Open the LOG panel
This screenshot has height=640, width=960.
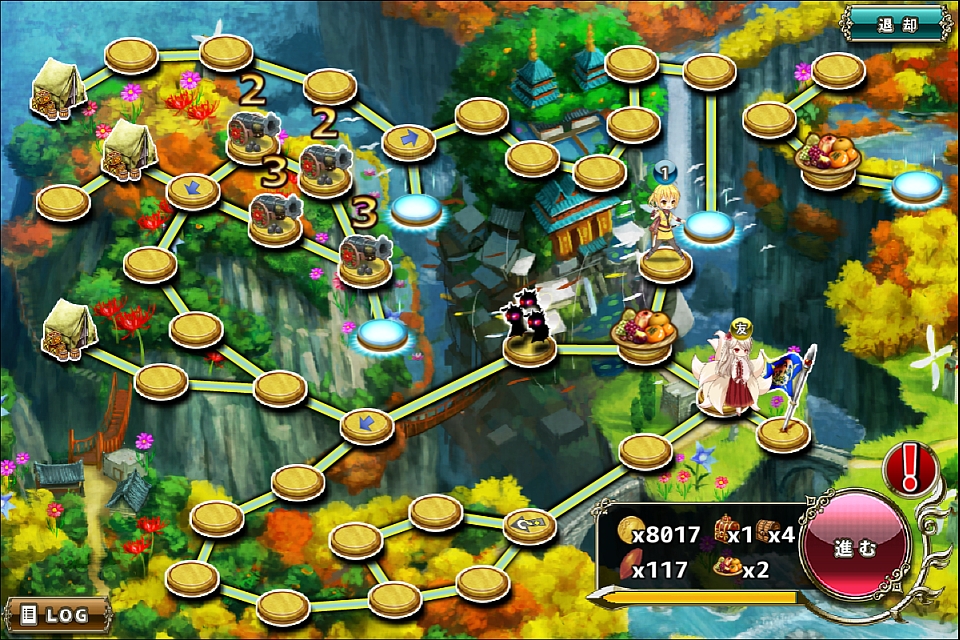pyautogui.click(x=56, y=613)
